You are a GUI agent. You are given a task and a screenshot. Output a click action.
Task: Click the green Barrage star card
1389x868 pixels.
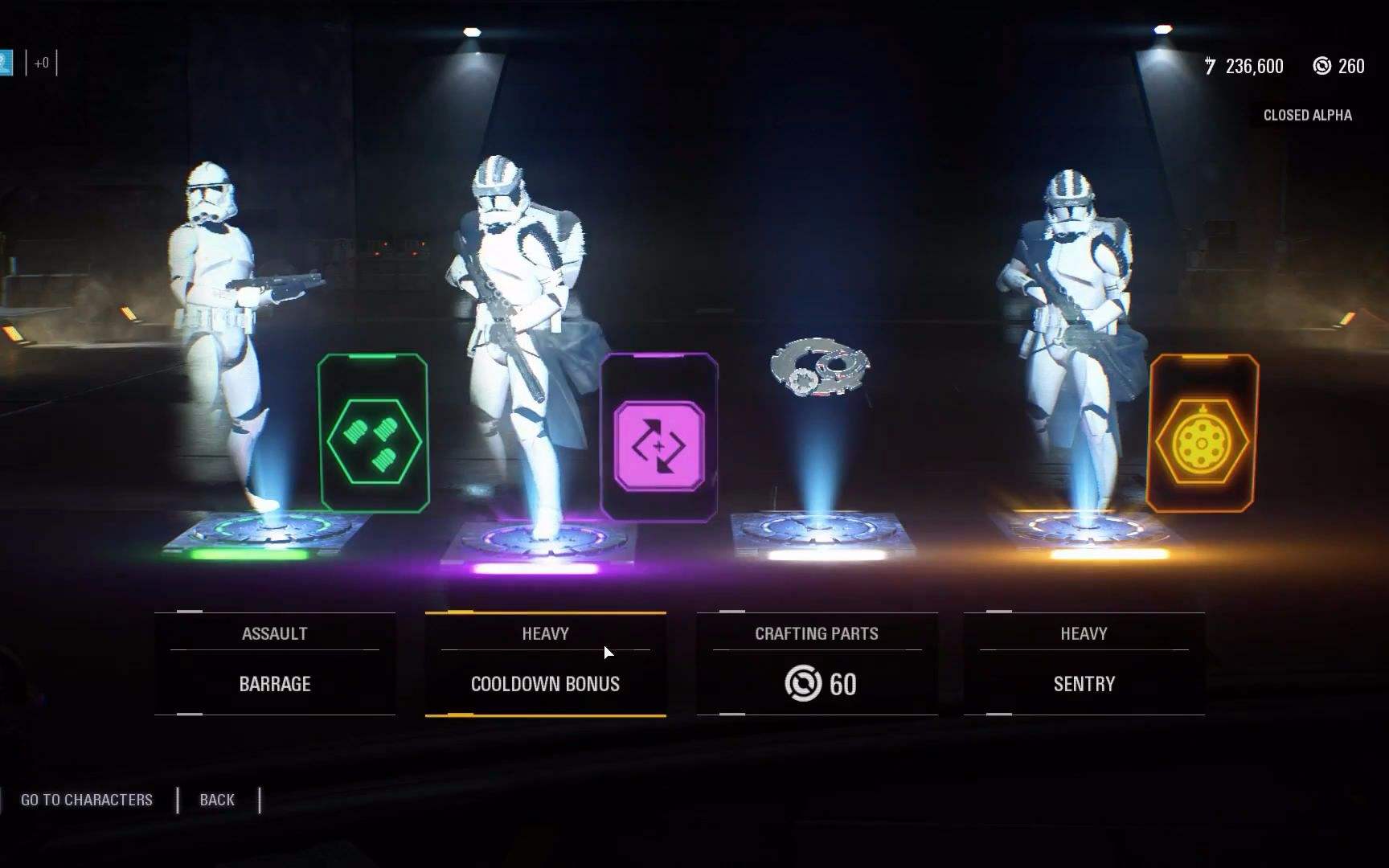tap(374, 434)
